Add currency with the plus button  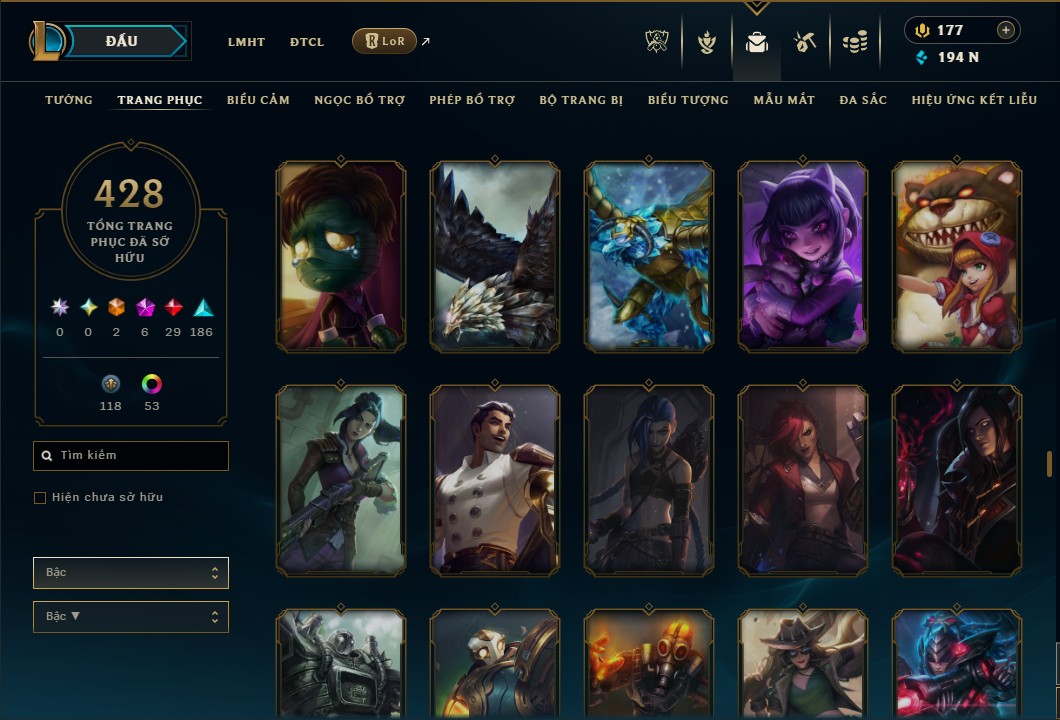(1006, 30)
